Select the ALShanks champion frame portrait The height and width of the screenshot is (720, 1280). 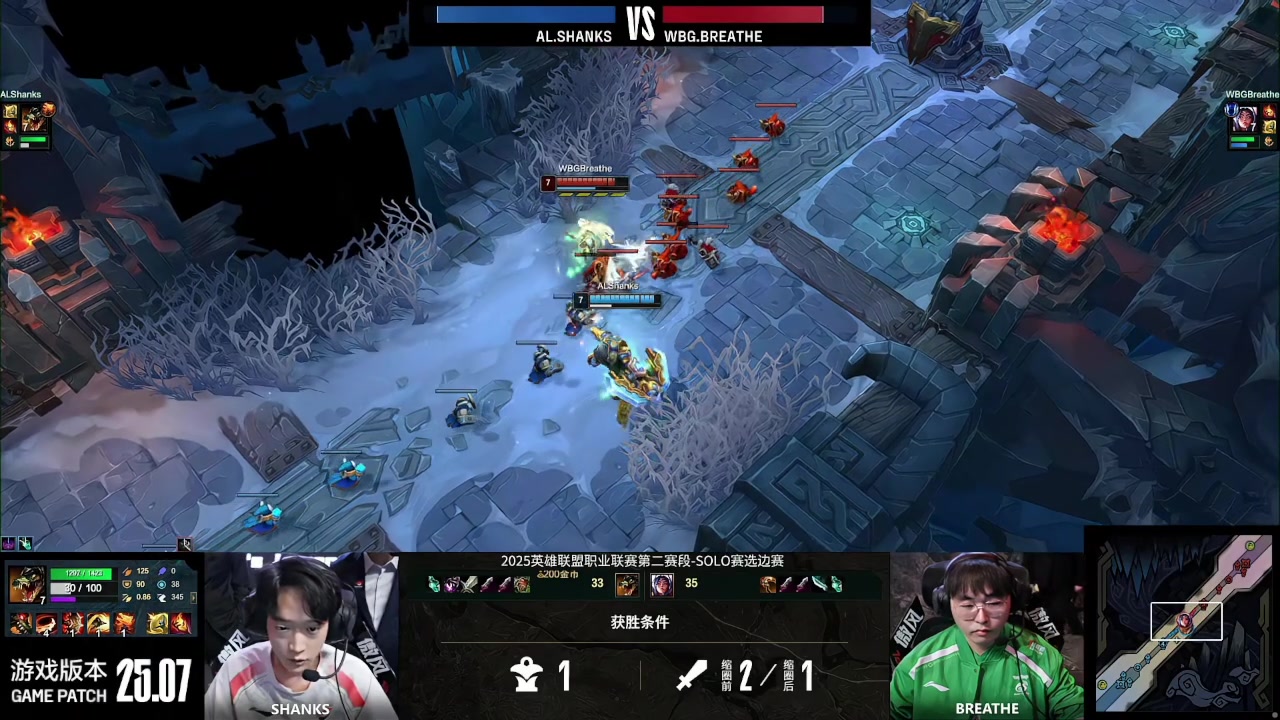coord(32,120)
